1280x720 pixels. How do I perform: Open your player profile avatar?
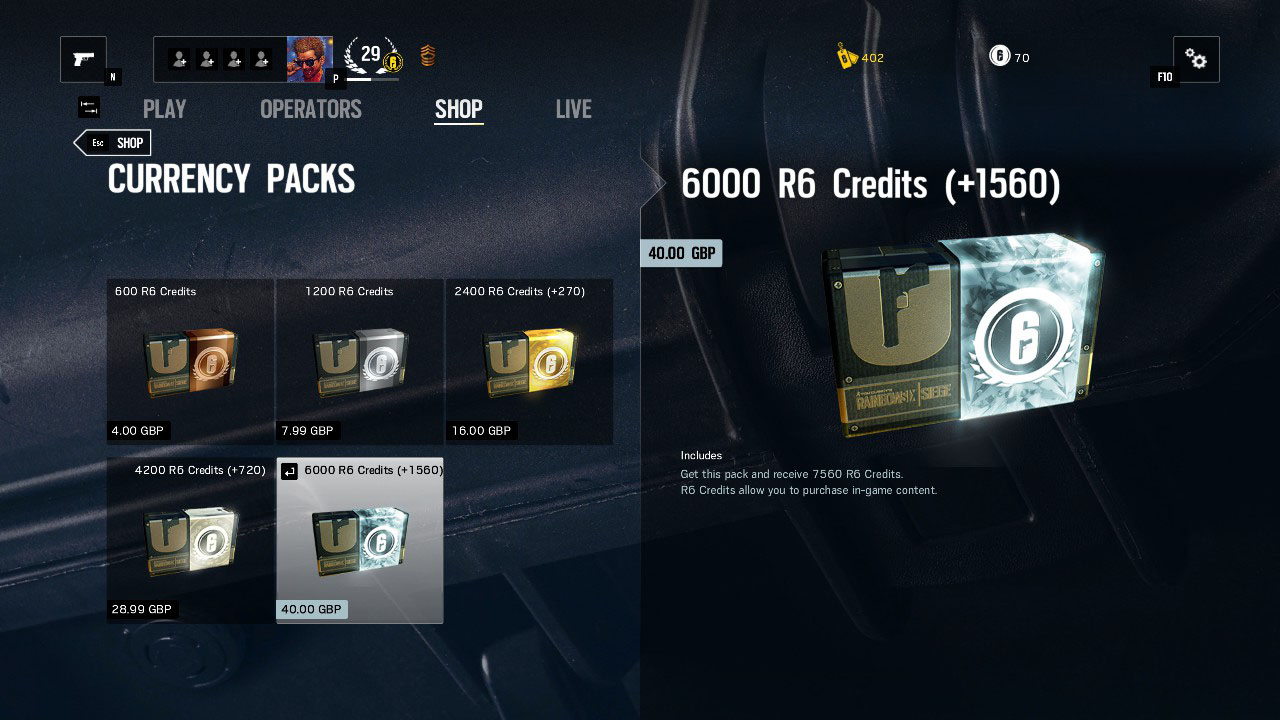click(x=310, y=57)
